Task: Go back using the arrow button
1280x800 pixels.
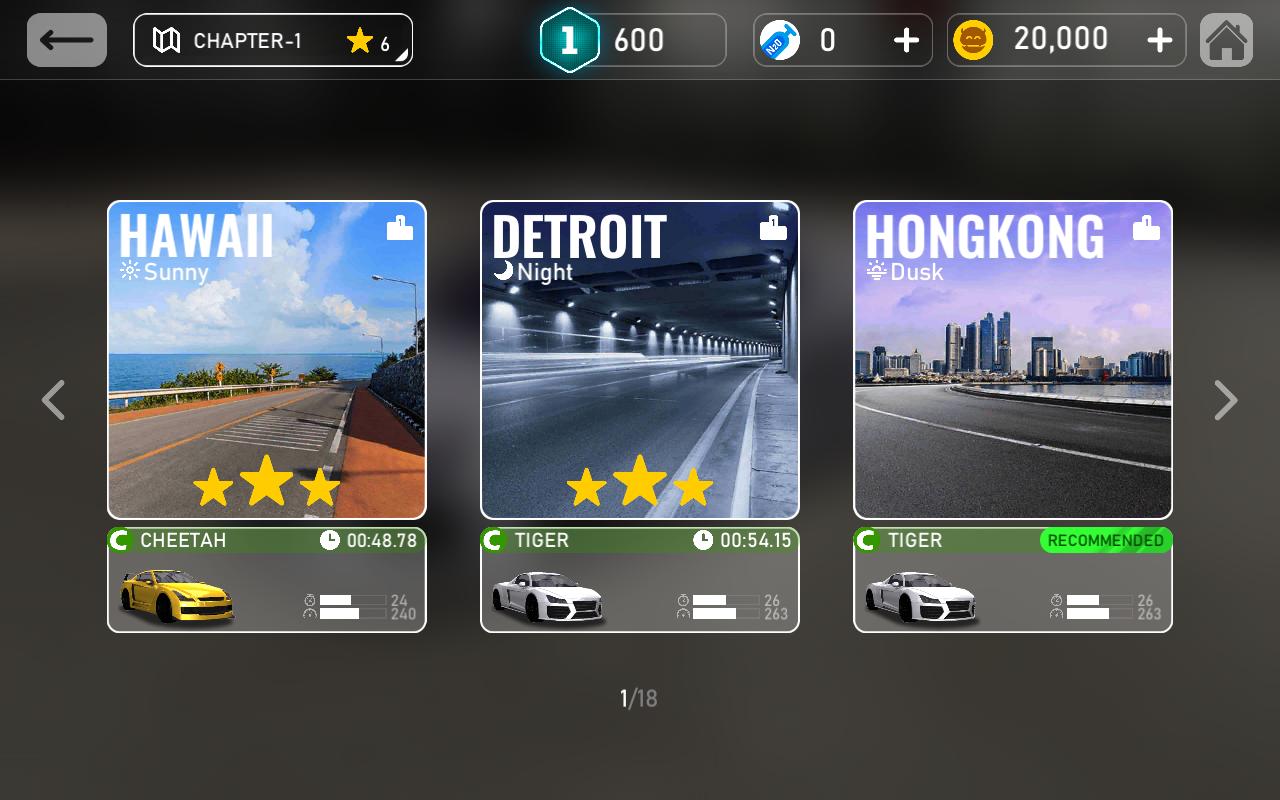Action: coord(67,40)
